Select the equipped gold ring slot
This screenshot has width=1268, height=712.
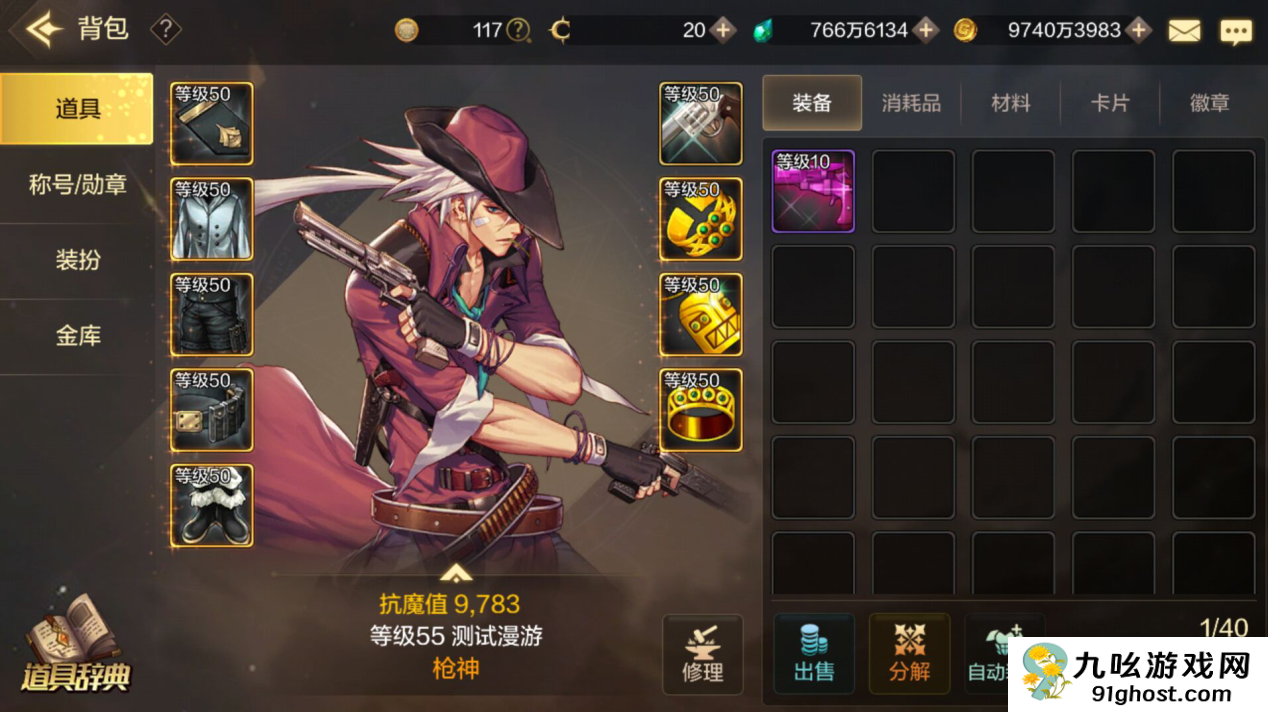701,410
